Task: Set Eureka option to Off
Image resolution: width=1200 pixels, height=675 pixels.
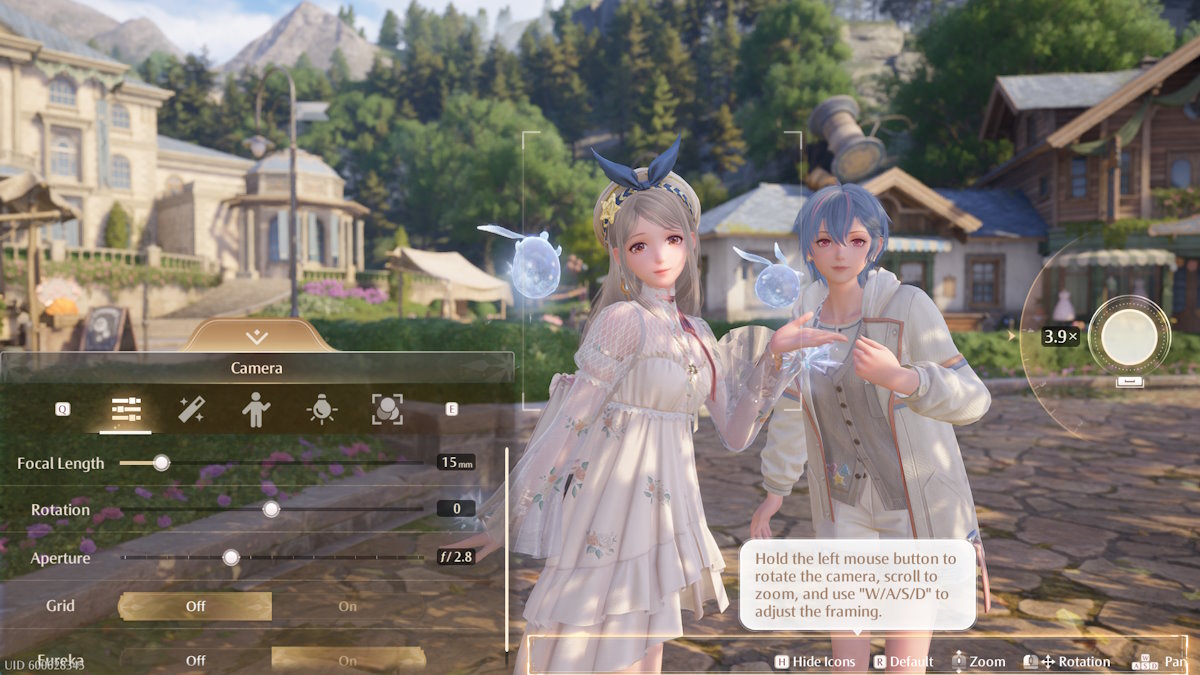Action: [195, 660]
